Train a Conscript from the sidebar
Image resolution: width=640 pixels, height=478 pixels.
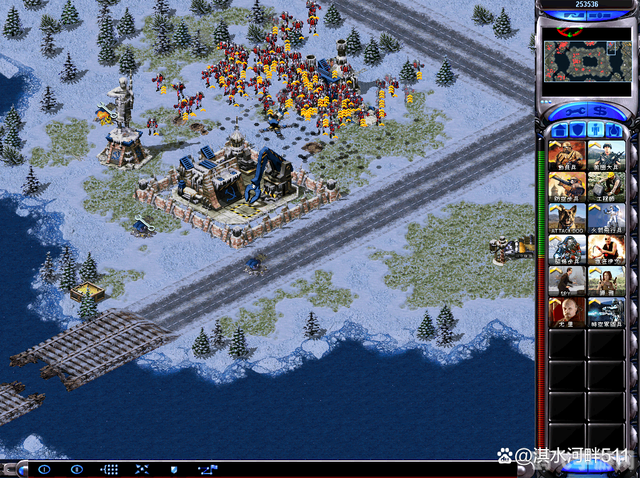(566, 156)
